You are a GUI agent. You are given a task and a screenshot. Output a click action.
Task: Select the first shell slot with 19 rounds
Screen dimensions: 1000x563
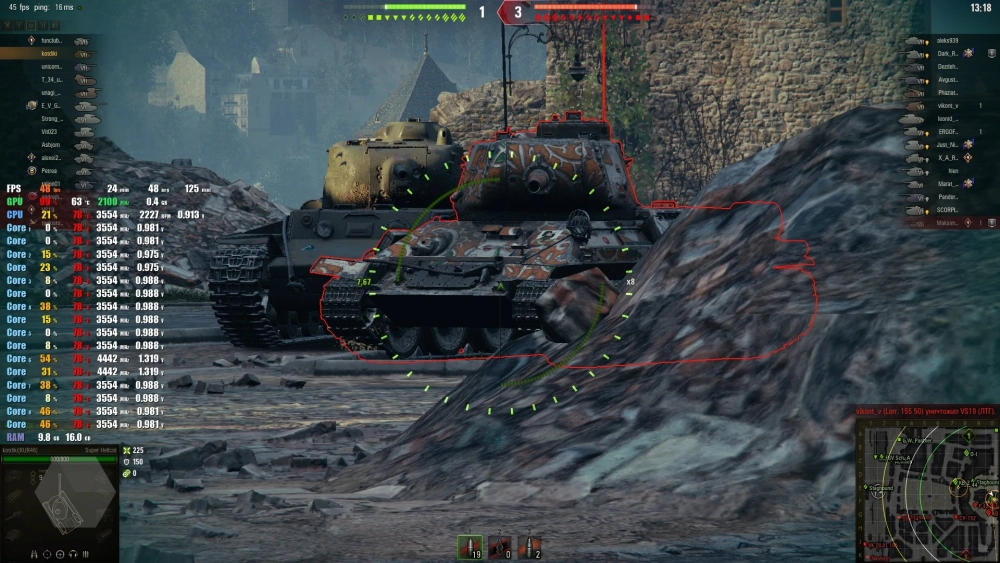pos(469,547)
